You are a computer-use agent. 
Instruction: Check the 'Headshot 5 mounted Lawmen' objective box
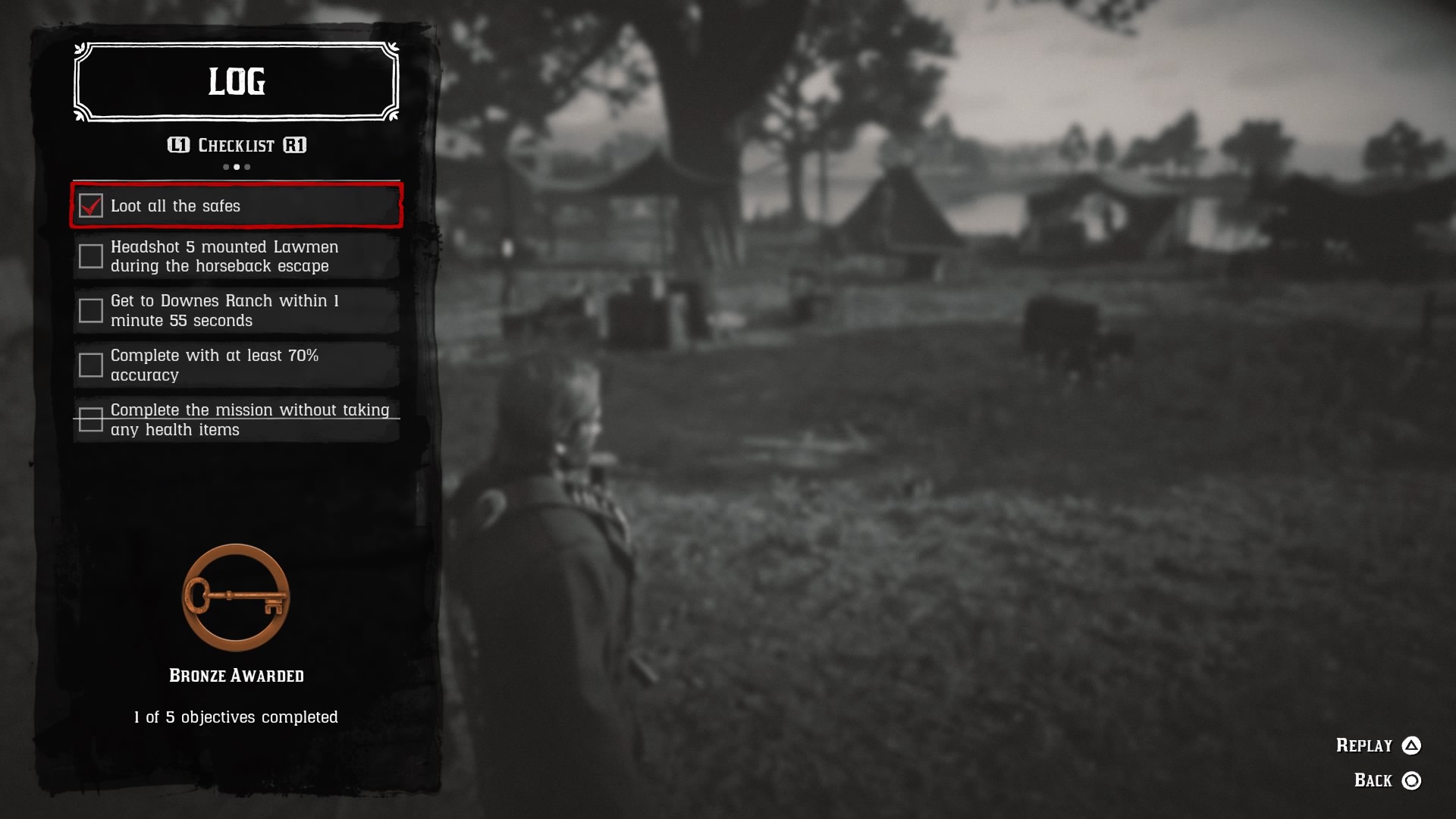[x=91, y=256]
